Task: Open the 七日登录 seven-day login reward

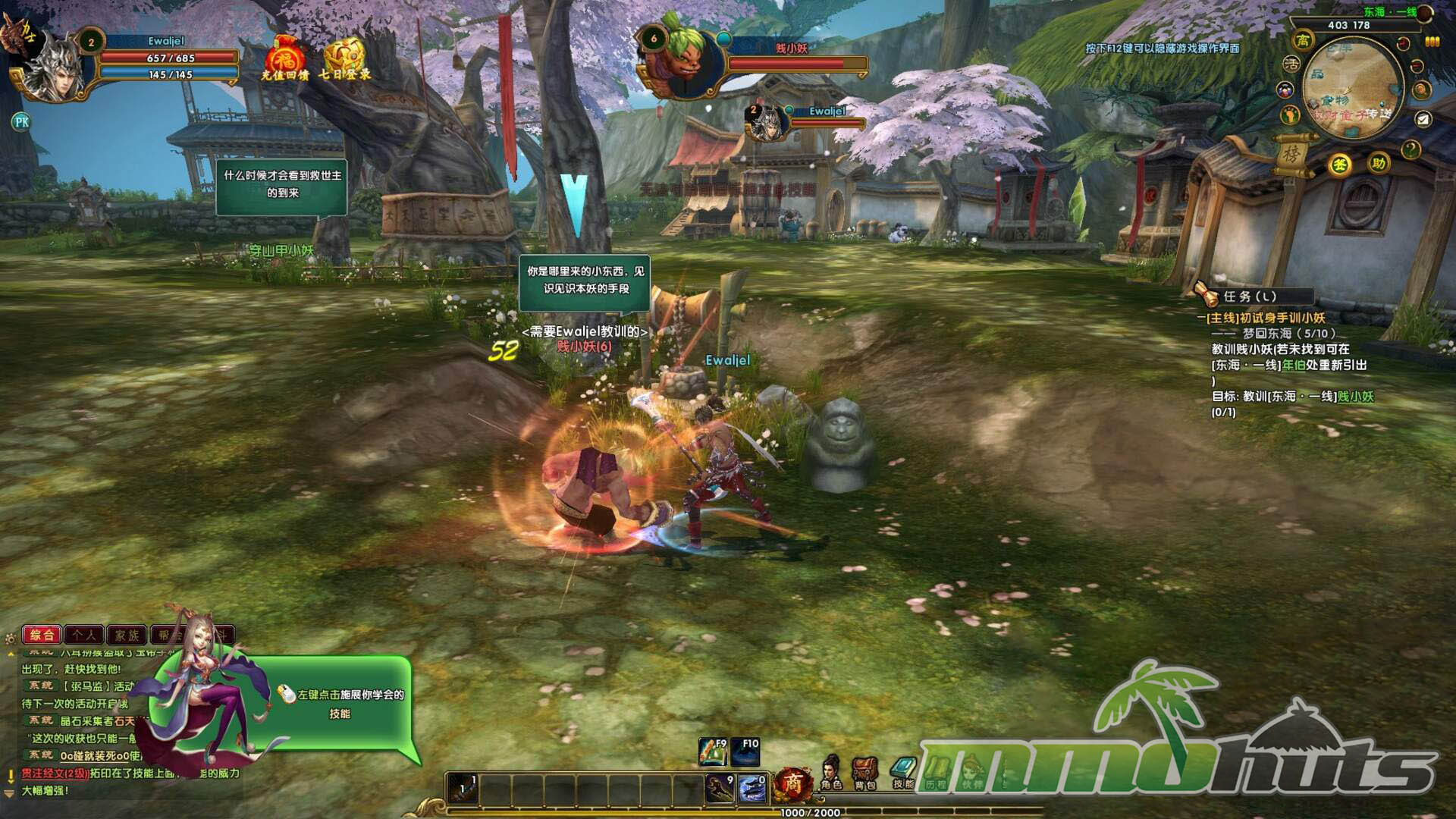Action: pos(345,58)
